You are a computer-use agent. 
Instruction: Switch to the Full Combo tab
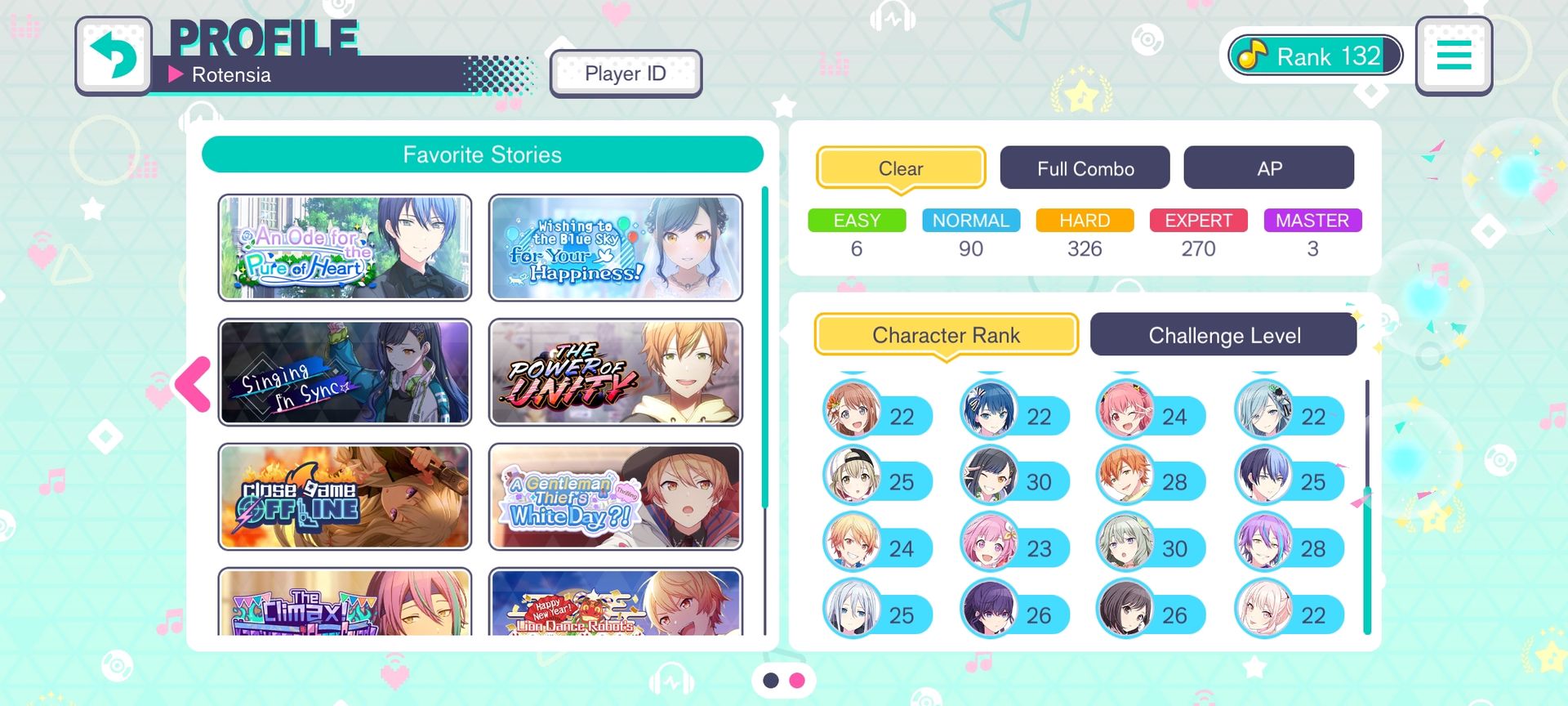1085,168
